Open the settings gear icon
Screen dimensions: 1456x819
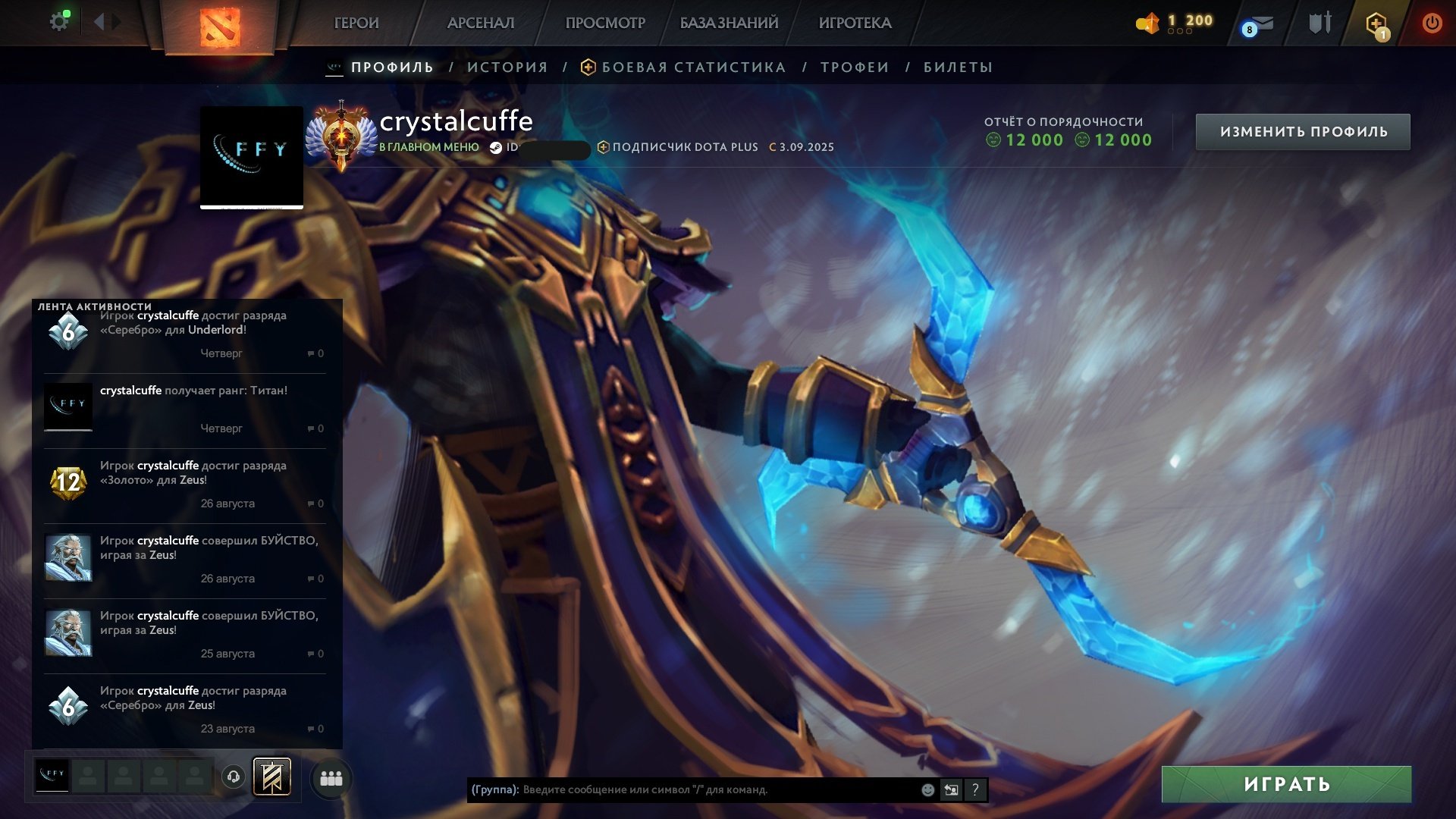tap(58, 22)
